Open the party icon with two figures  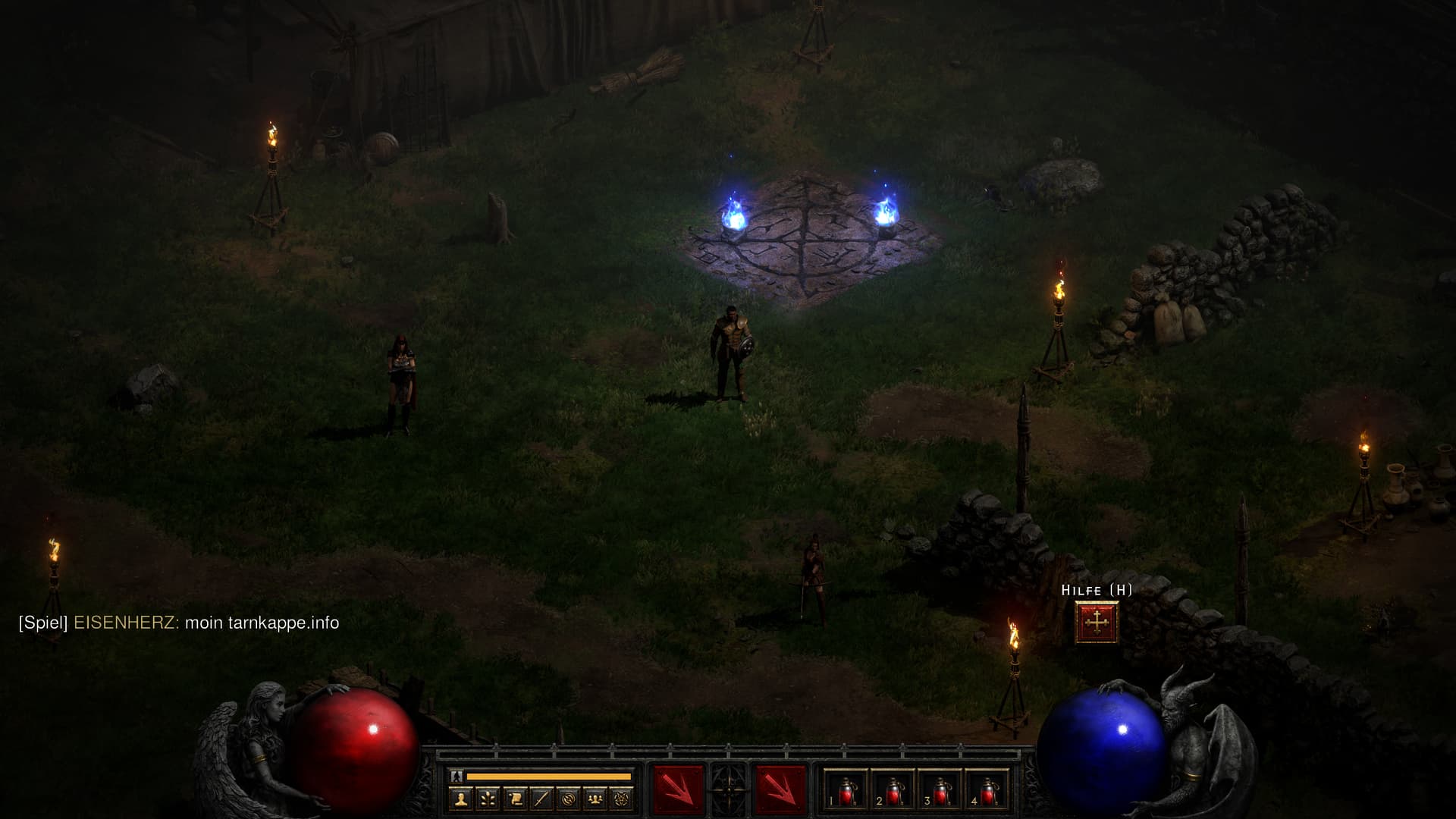(595, 799)
